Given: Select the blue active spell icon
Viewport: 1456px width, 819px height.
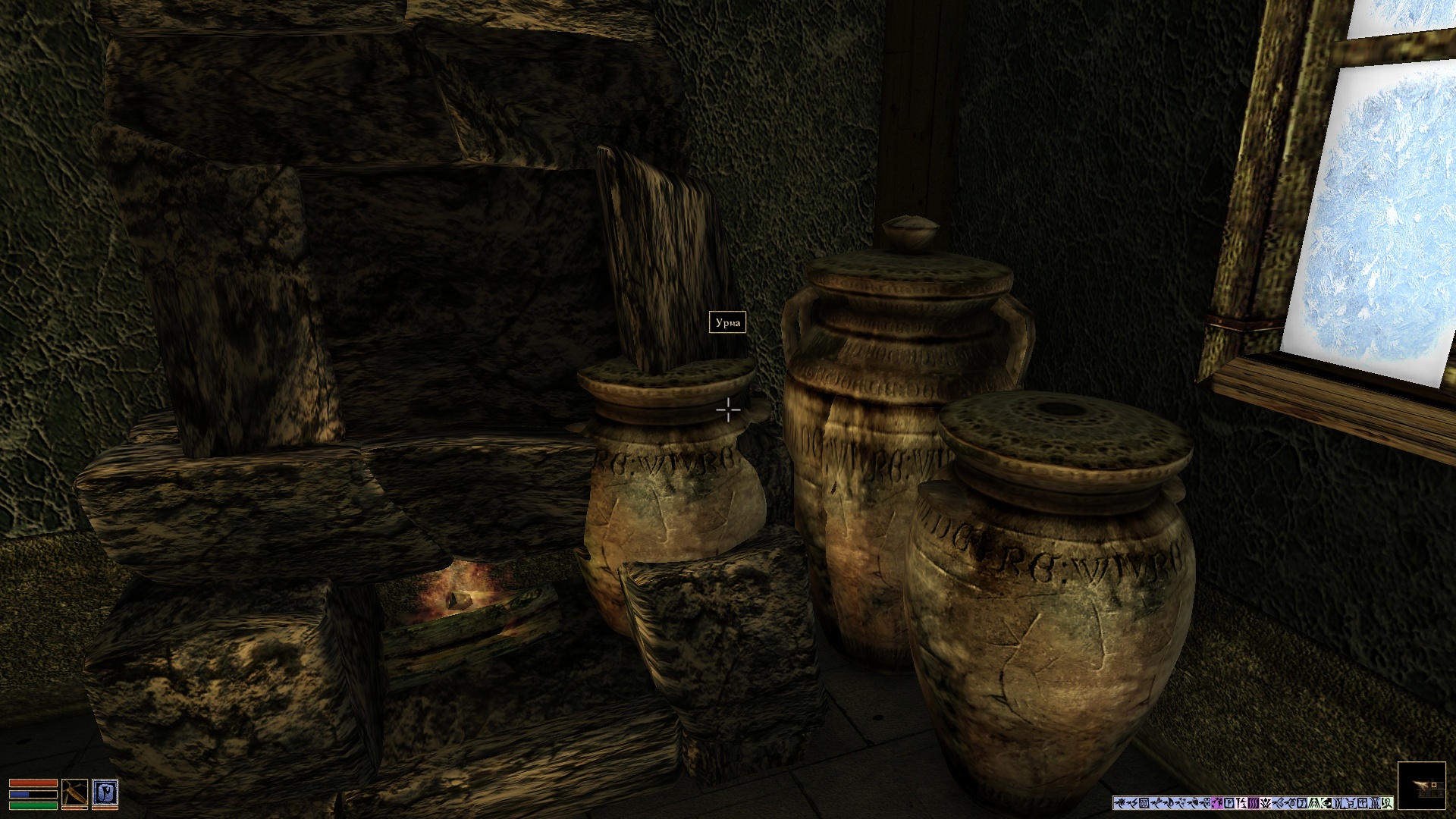Looking at the screenshot, I should [x=105, y=793].
